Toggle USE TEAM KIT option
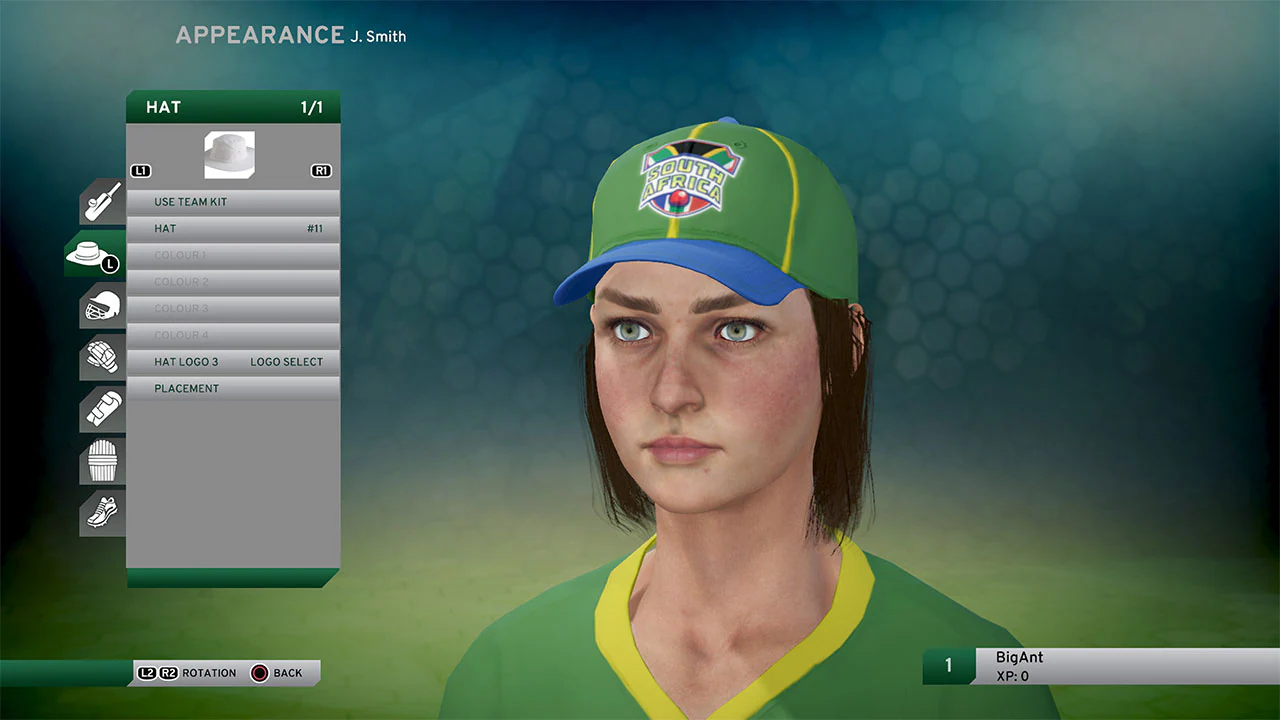 click(232, 201)
